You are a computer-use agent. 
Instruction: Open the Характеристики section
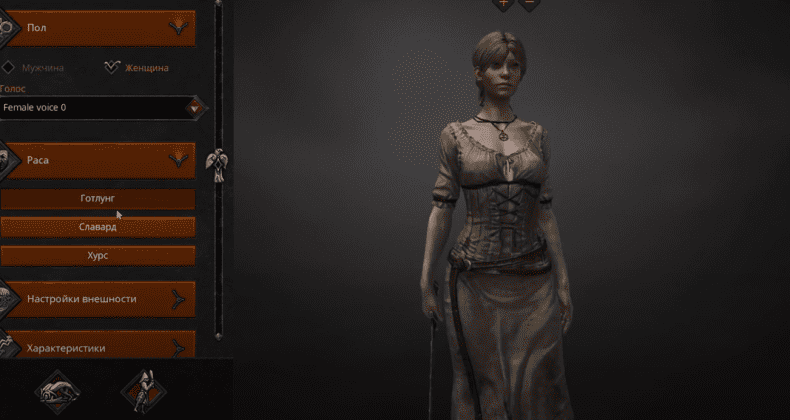(x=100, y=347)
